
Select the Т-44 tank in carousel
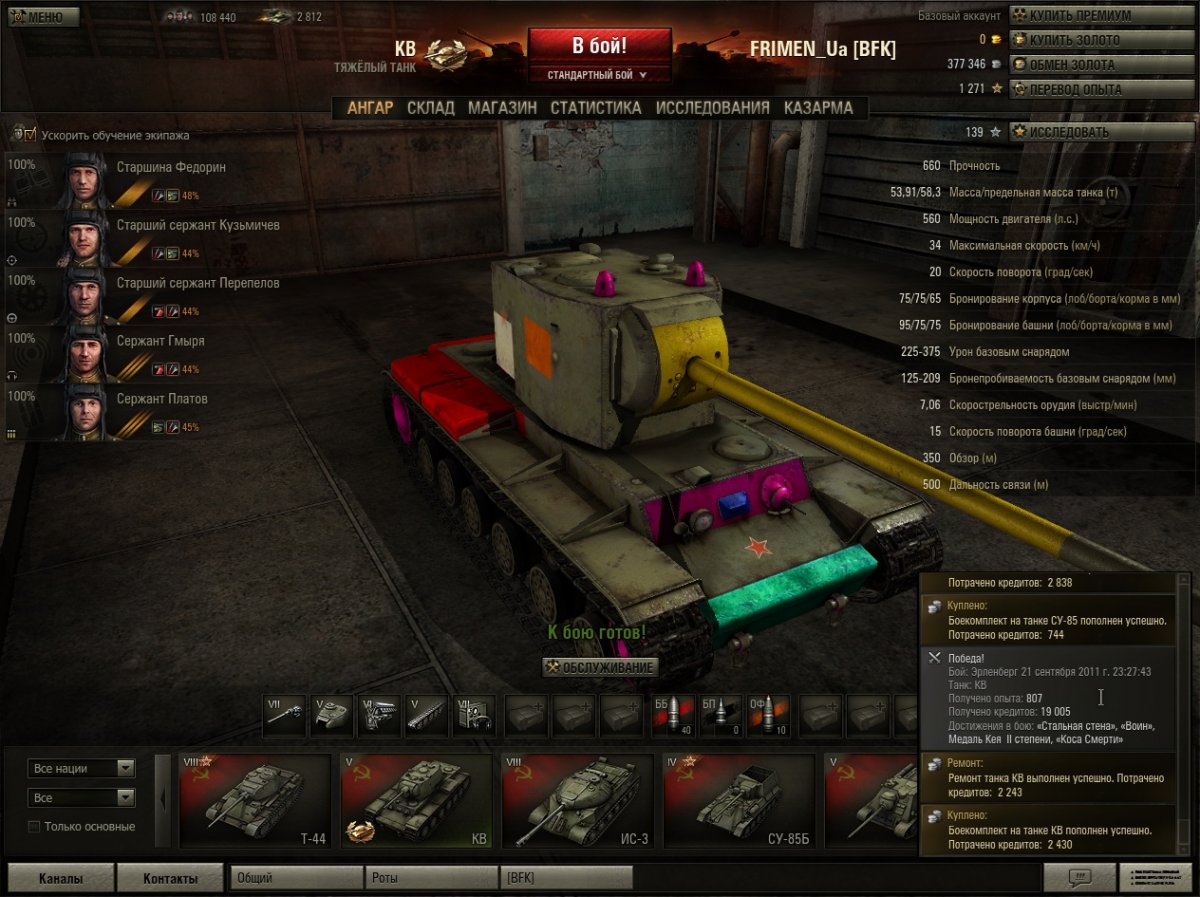[255, 801]
